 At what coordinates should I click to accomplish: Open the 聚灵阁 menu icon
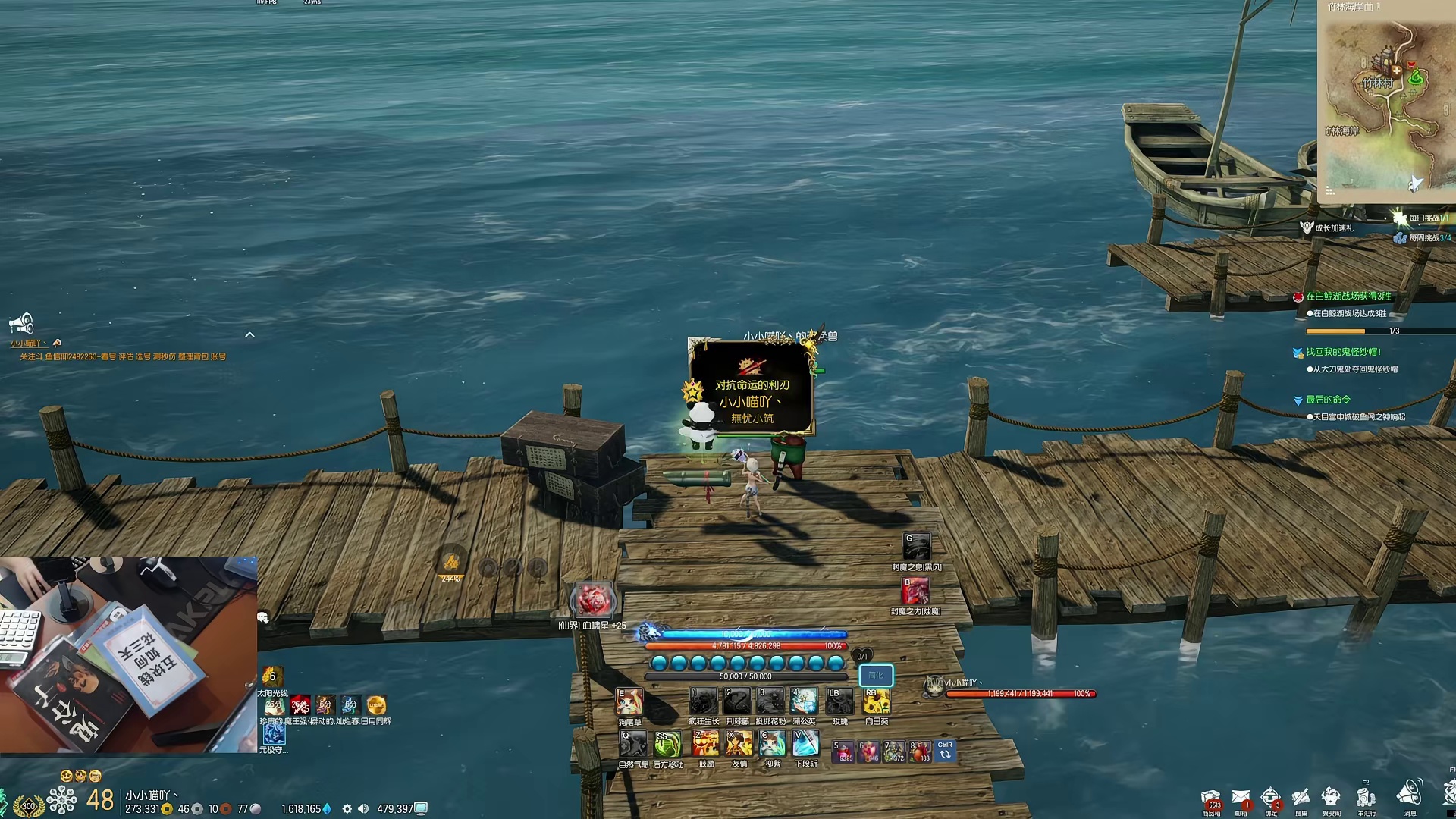point(1331,799)
